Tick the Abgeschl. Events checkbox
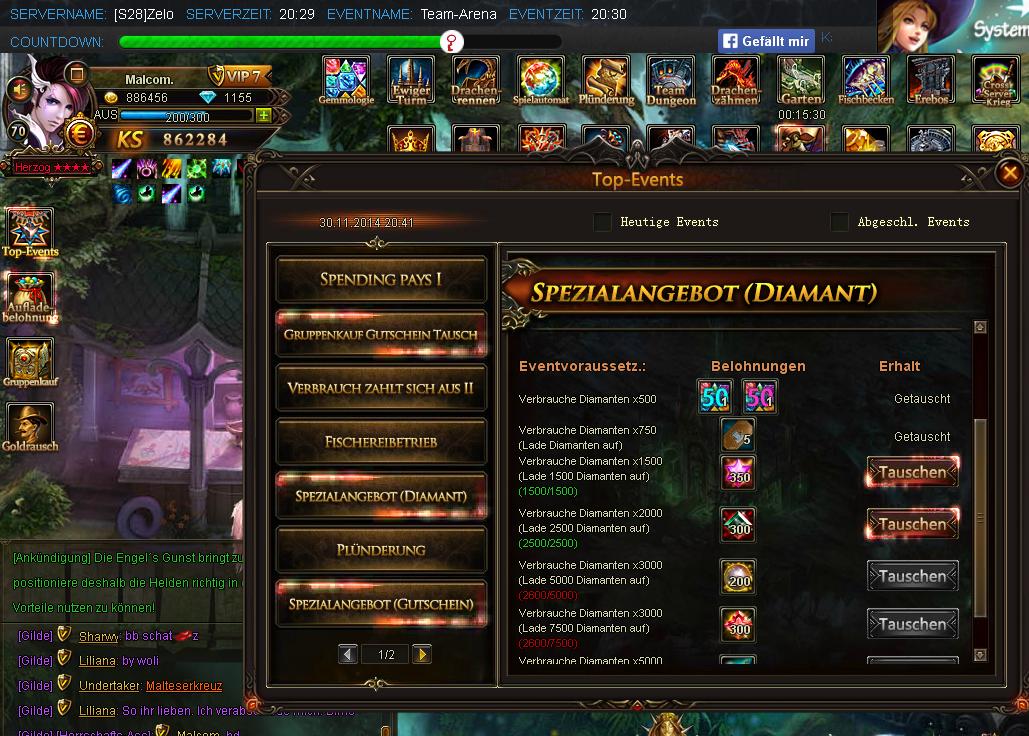This screenshot has height=736, width=1029. point(839,222)
